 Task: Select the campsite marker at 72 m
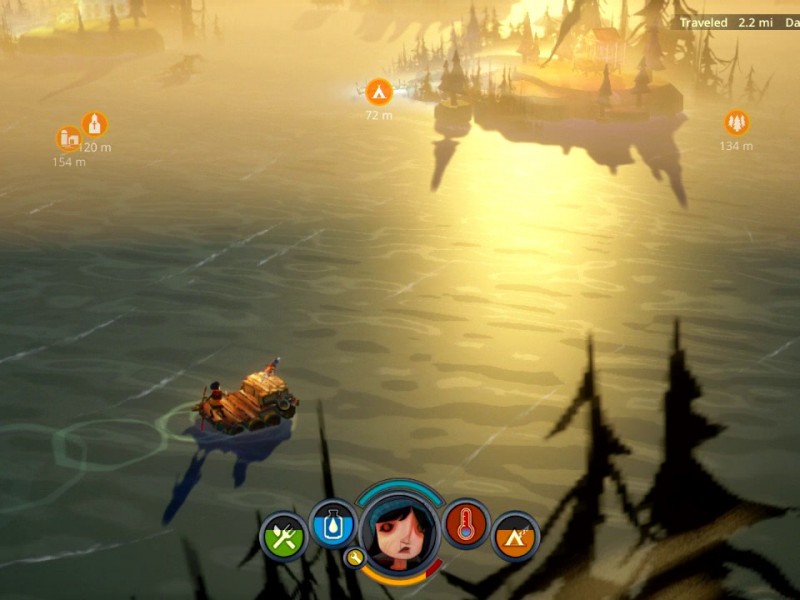378,92
